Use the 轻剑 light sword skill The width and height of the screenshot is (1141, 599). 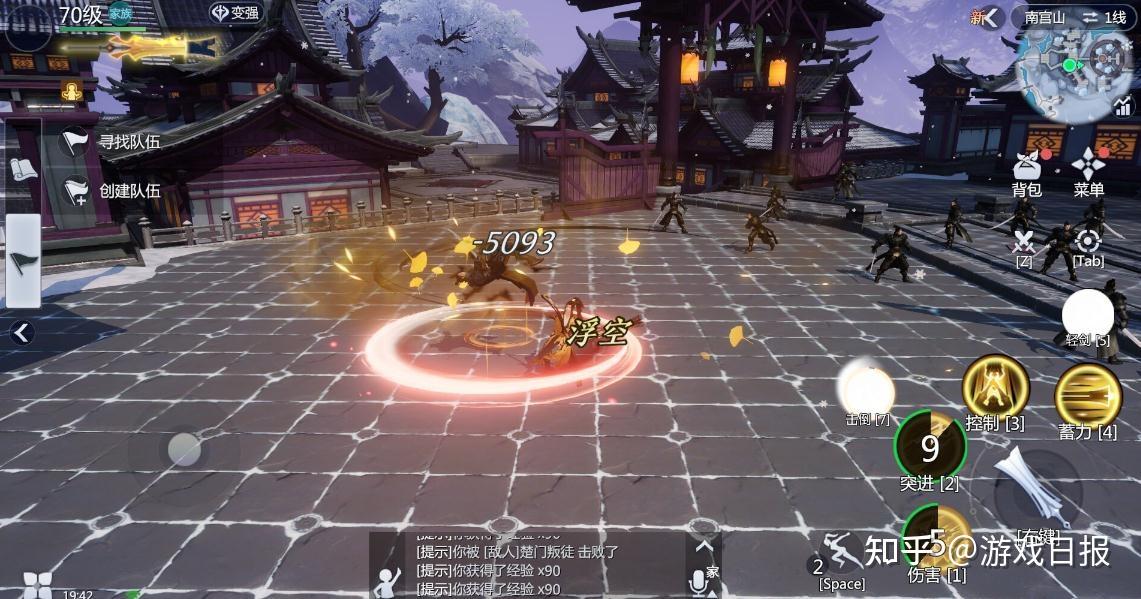click(x=1088, y=314)
